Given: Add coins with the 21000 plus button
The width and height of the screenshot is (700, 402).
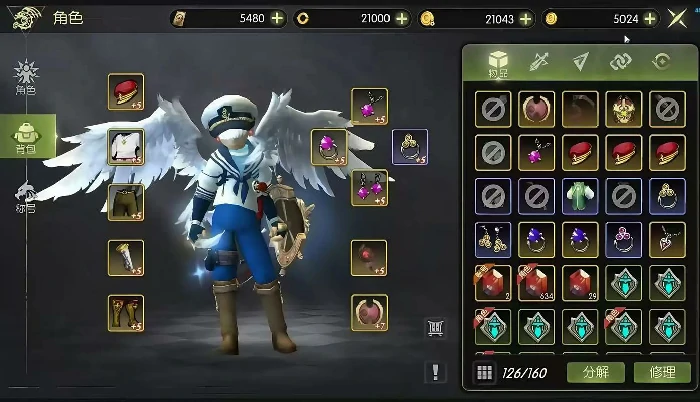Looking at the screenshot, I should click(401, 18).
